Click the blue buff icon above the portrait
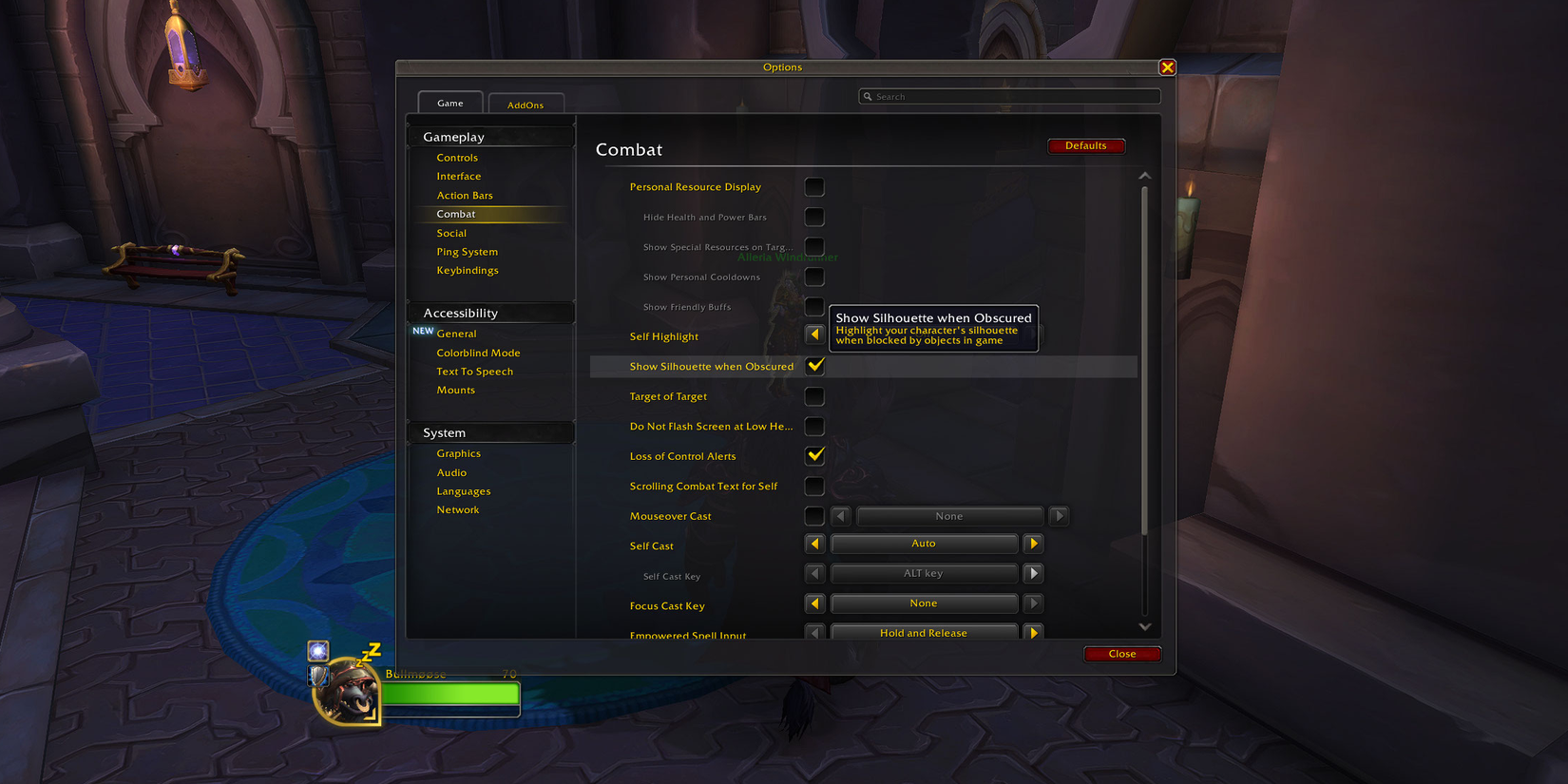This screenshot has height=784, width=1568. pyautogui.click(x=316, y=651)
